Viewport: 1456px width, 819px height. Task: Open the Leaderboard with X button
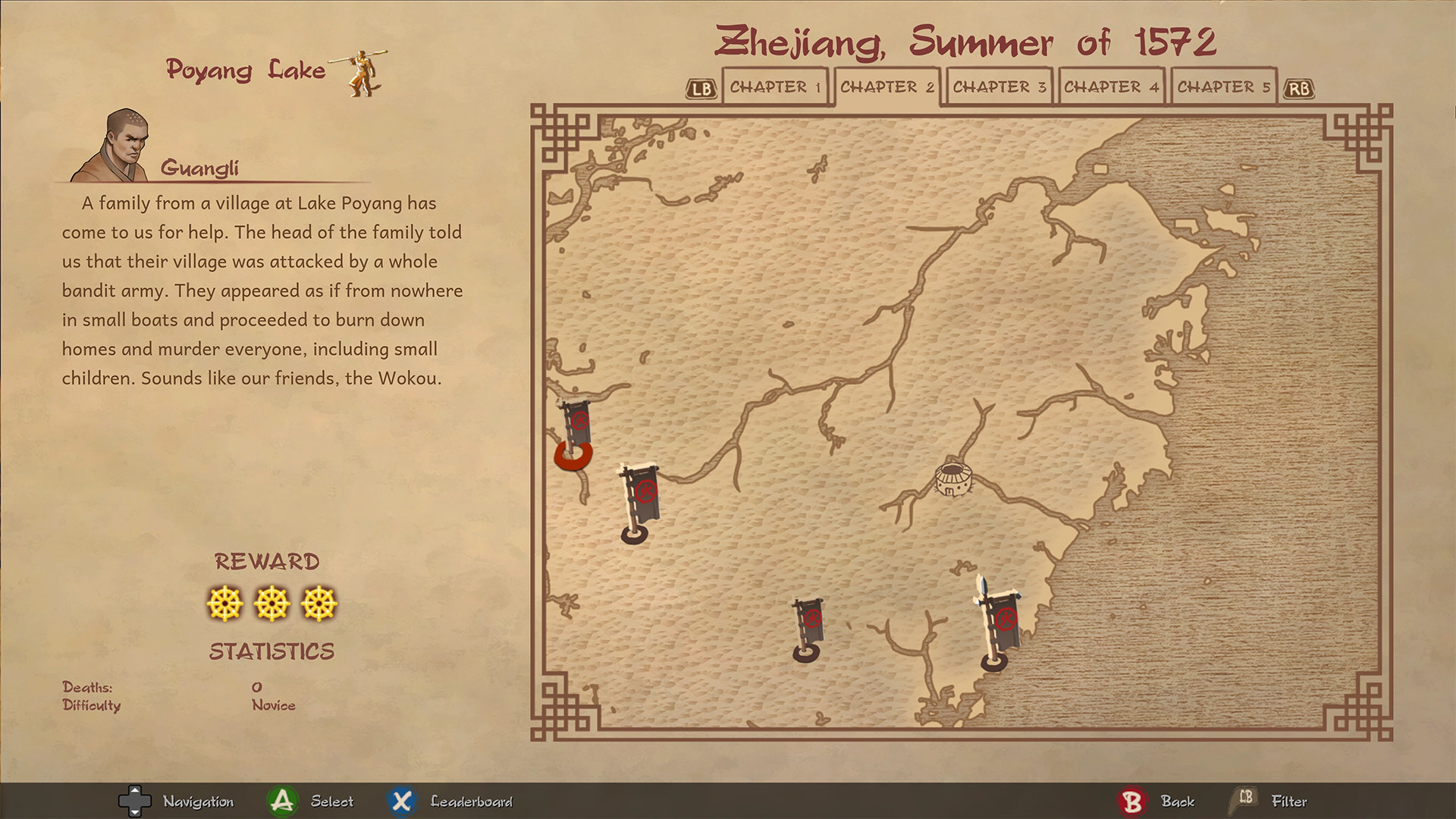click(x=401, y=800)
